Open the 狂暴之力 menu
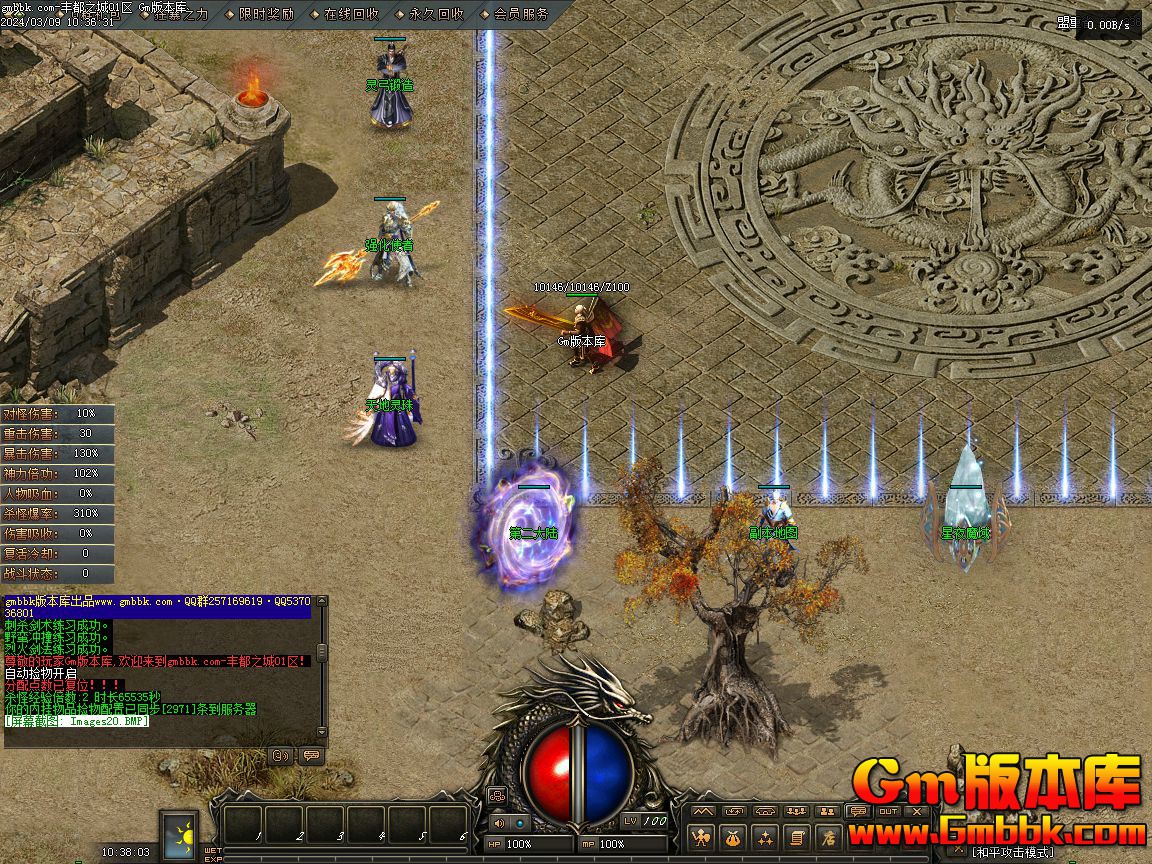 point(181,14)
